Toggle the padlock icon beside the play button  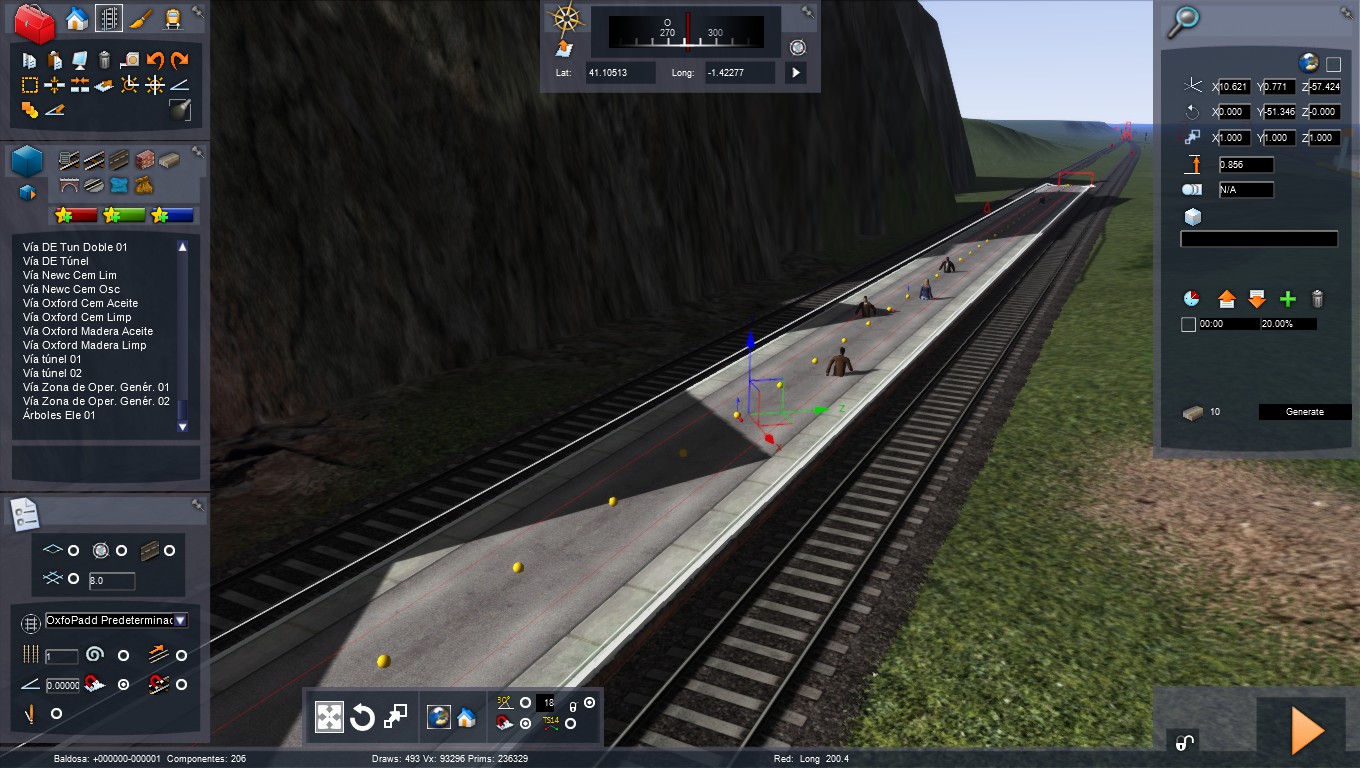click(1183, 741)
